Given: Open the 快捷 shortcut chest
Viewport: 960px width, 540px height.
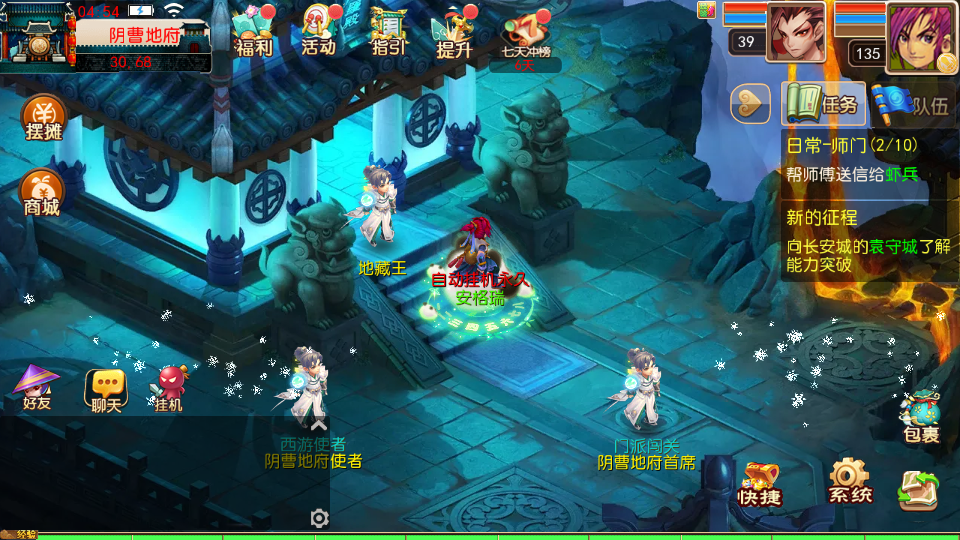Looking at the screenshot, I should [x=760, y=483].
